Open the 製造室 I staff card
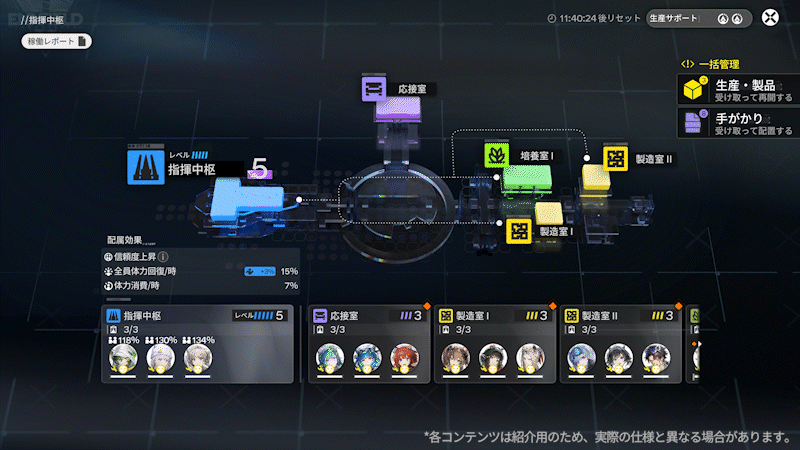Screen dimensions: 800x450 495,345
